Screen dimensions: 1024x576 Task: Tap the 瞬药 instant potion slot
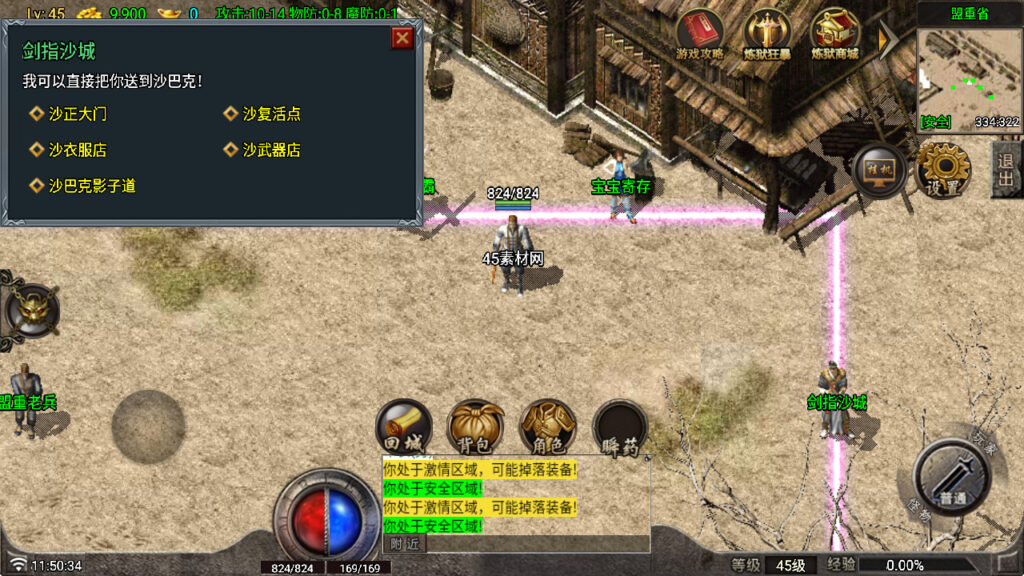pyautogui.click(x=620, y=428)
